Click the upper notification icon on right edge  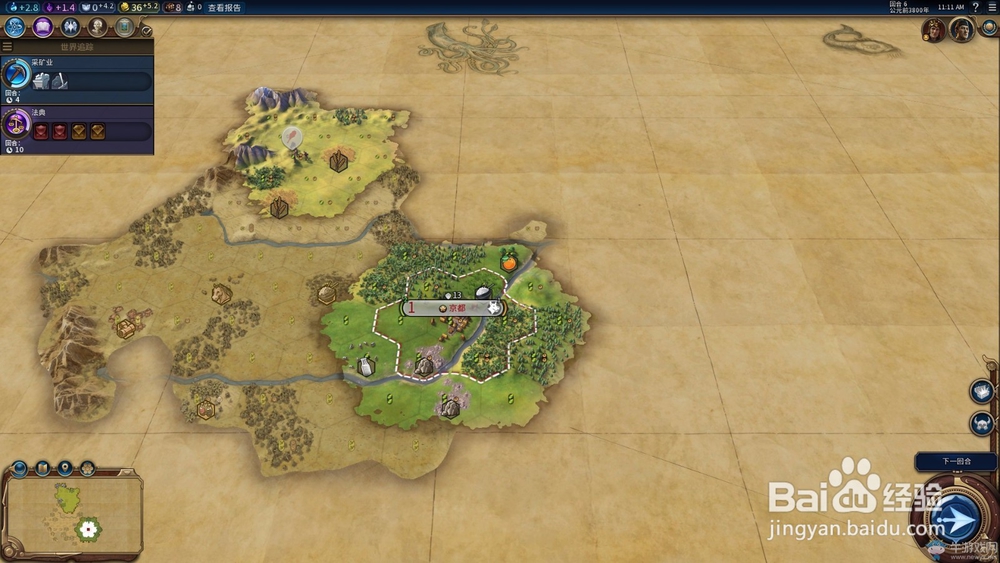tap(981, 391)
